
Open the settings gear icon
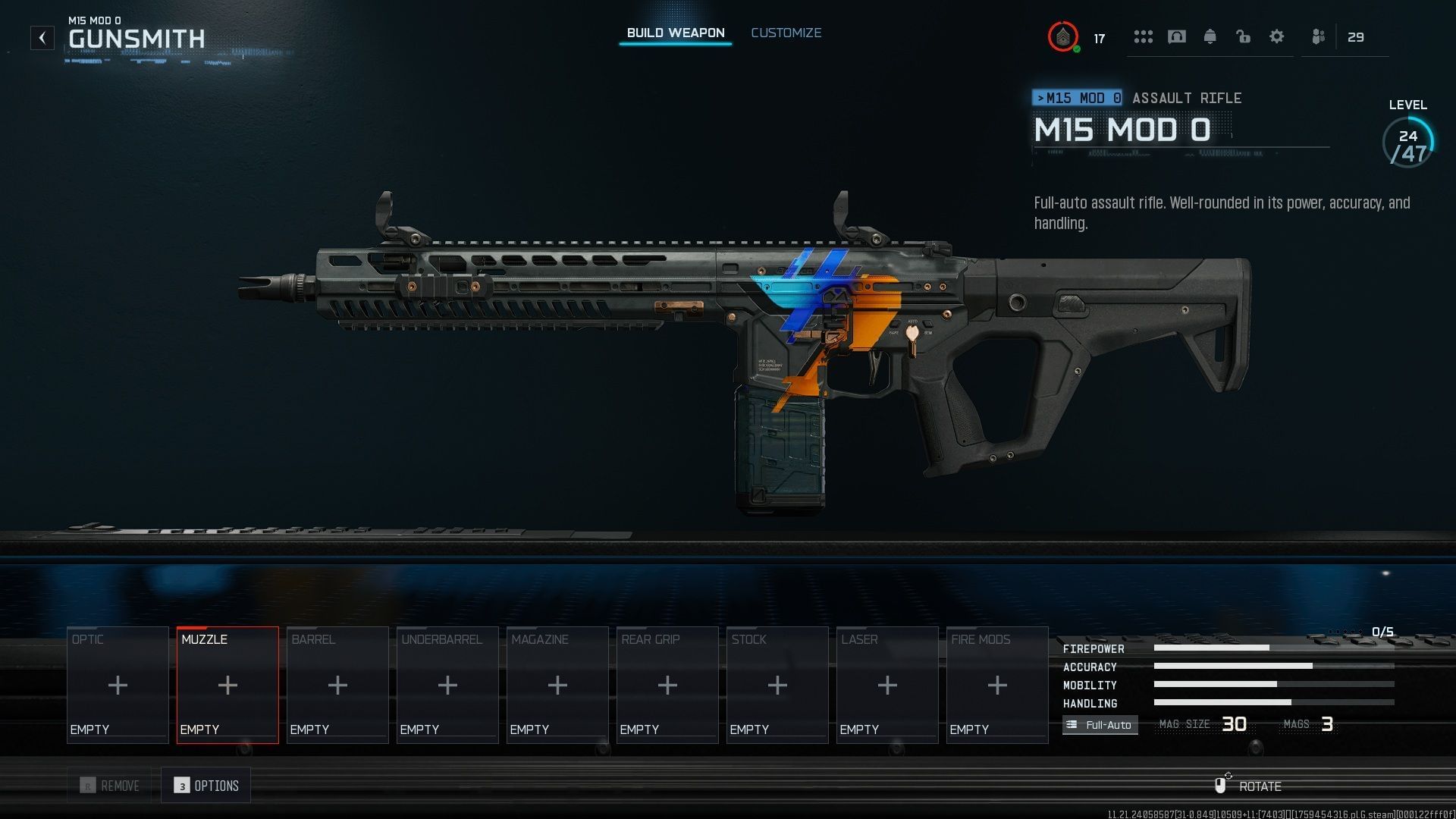tap(1277, 36)
